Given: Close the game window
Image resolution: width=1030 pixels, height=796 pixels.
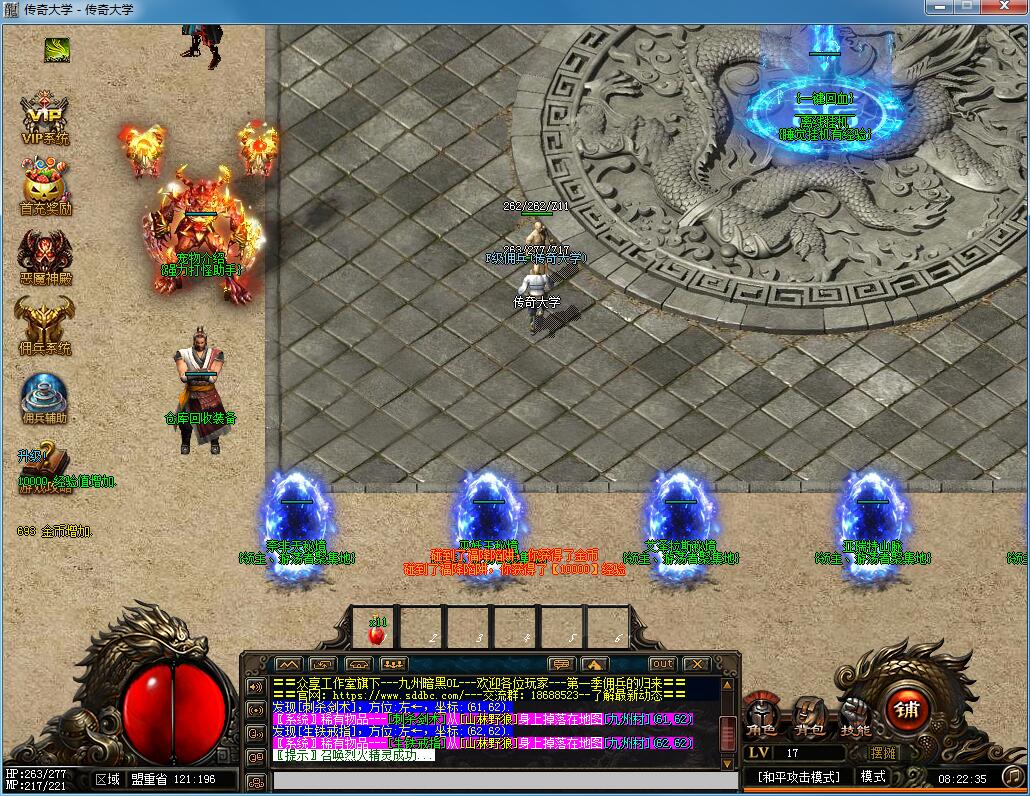Looking at the screenshot, I should [x=1005, y=8].
